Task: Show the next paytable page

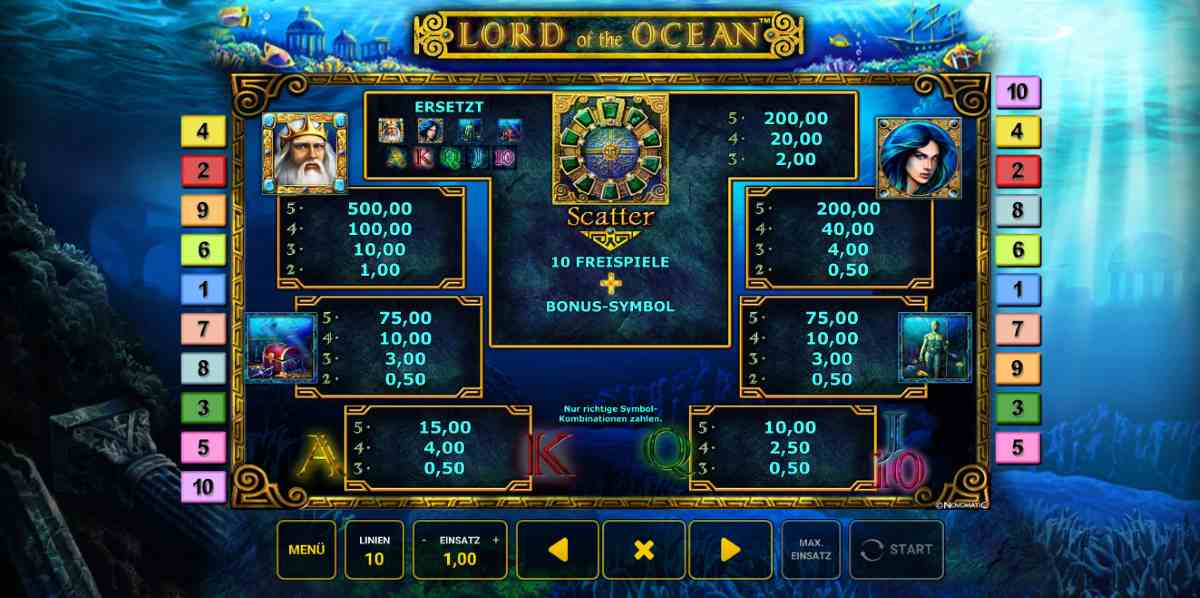Action: (x=730, y=549)
